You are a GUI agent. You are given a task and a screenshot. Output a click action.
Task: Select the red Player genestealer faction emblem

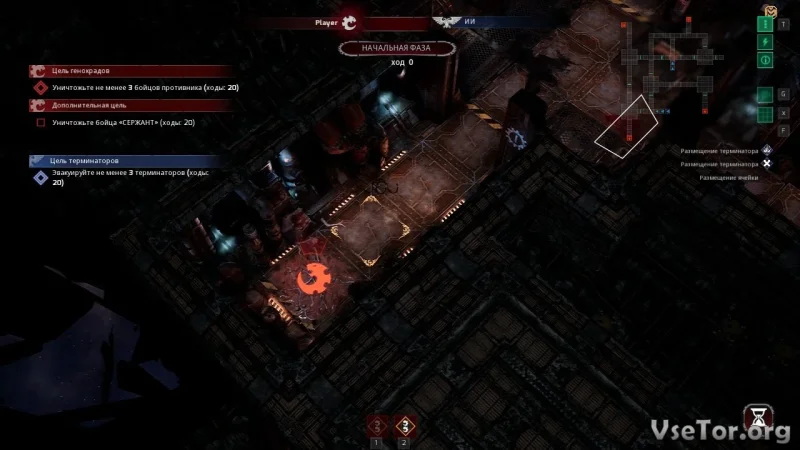pos(349,20)
